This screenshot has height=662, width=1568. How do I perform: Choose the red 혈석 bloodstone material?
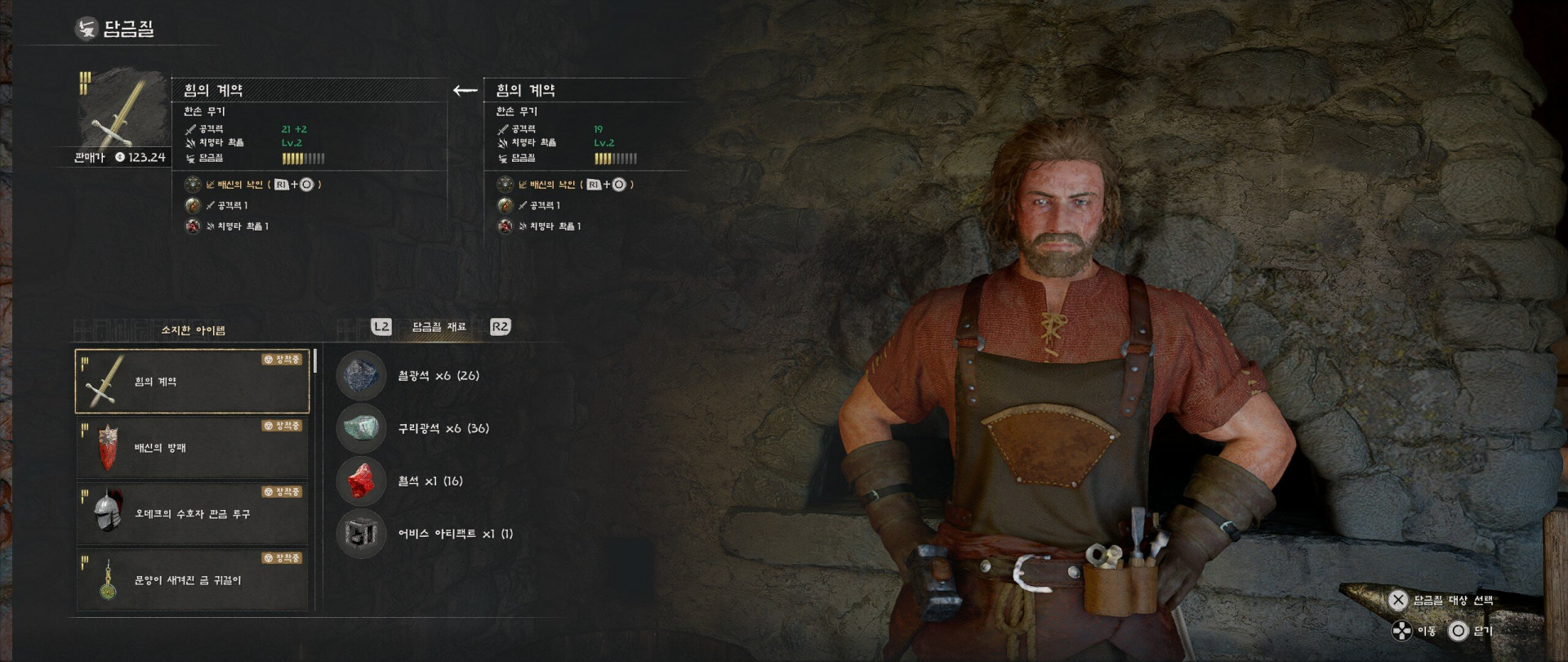[x=361, y=481]
